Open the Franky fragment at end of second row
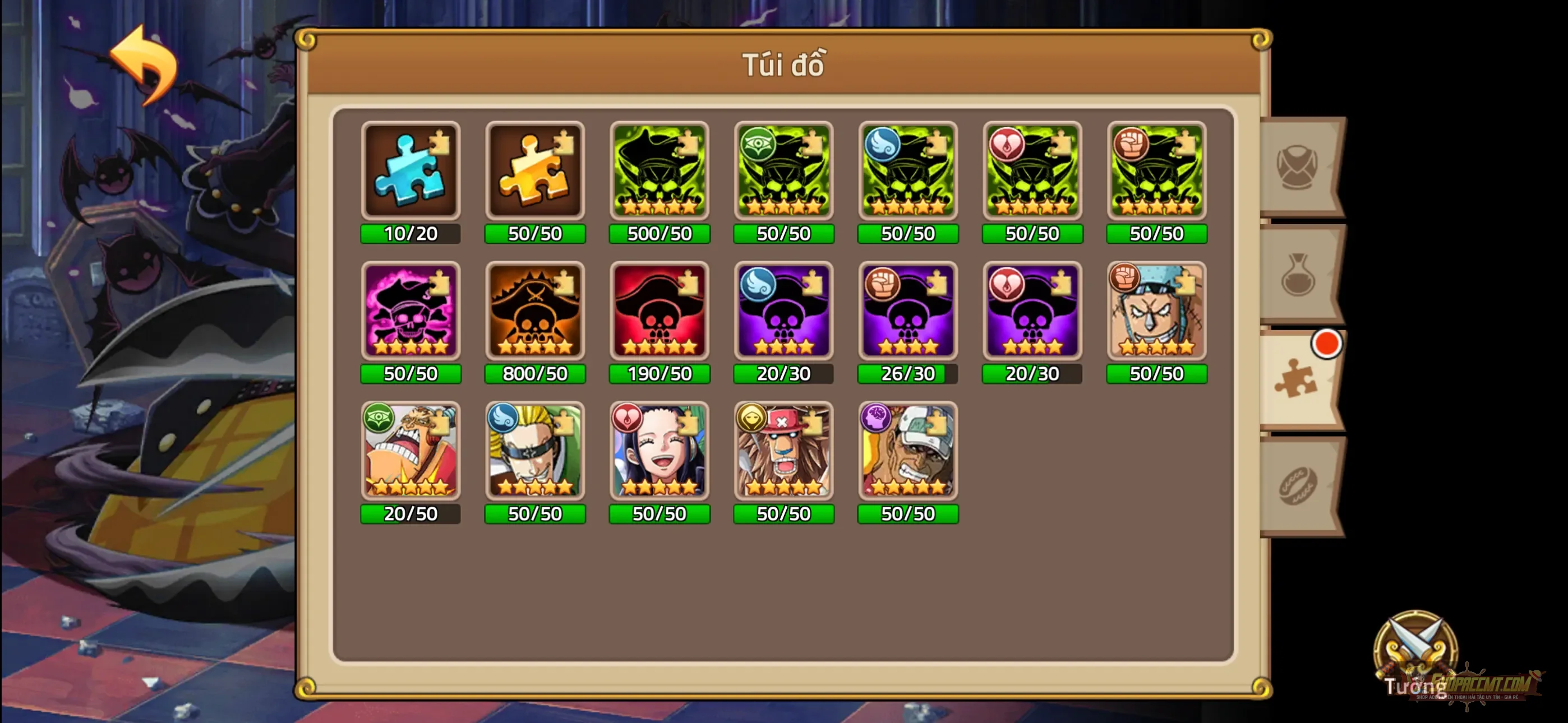Screen dimensions: 1568x723 (1156, 312)
